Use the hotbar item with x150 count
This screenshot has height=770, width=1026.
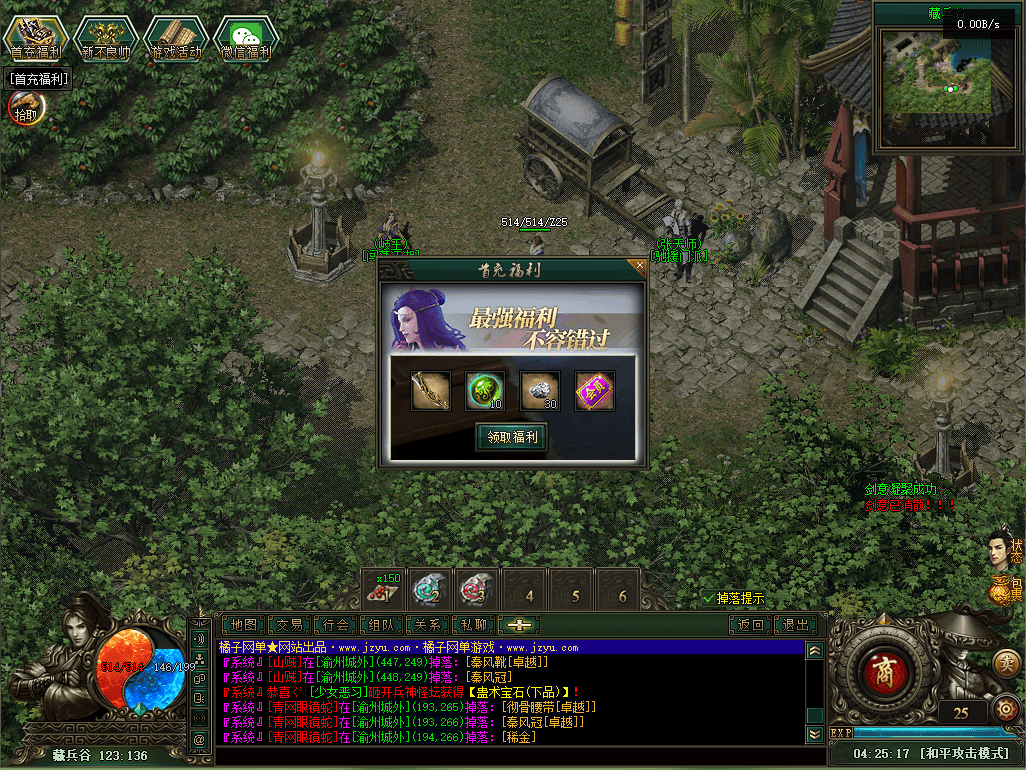click(383, 590)
